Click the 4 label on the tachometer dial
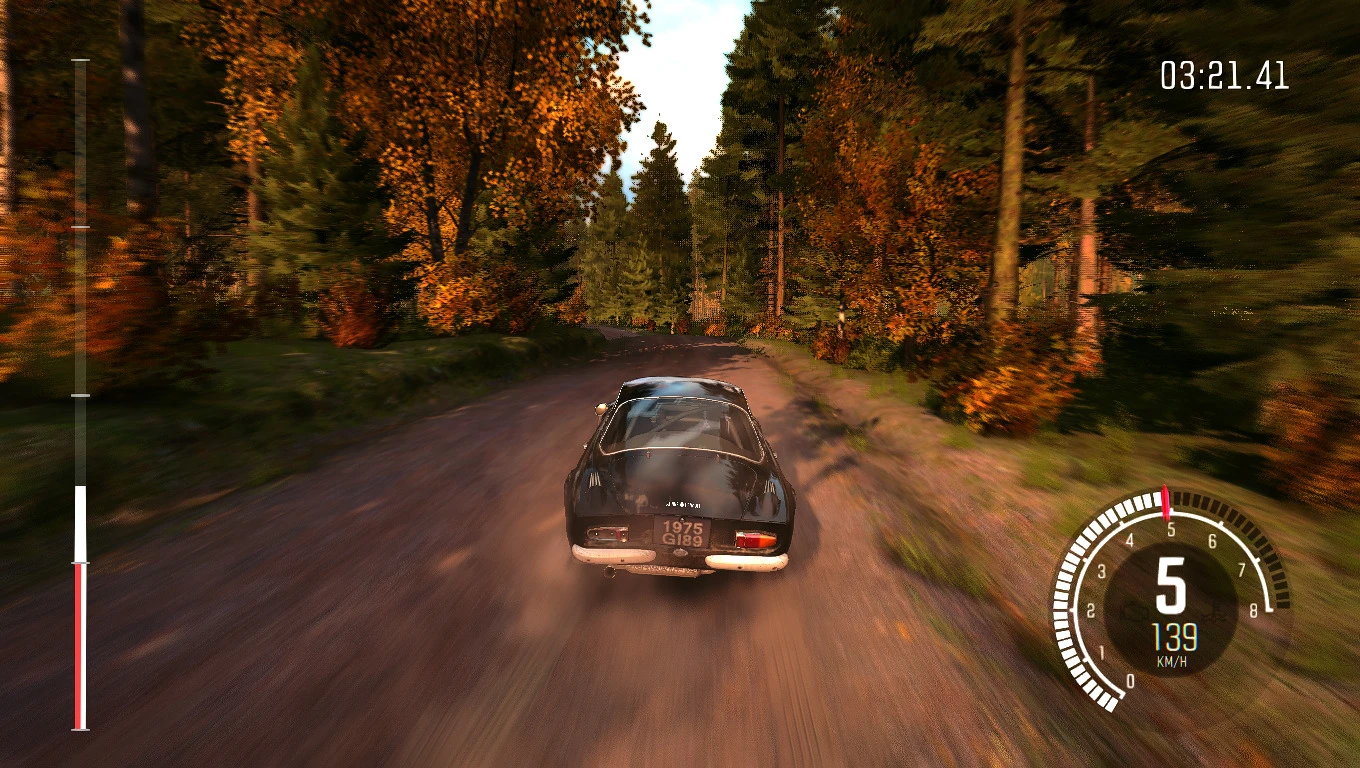This screenshot has height=768, width=1360. (x=1130, y=538)
